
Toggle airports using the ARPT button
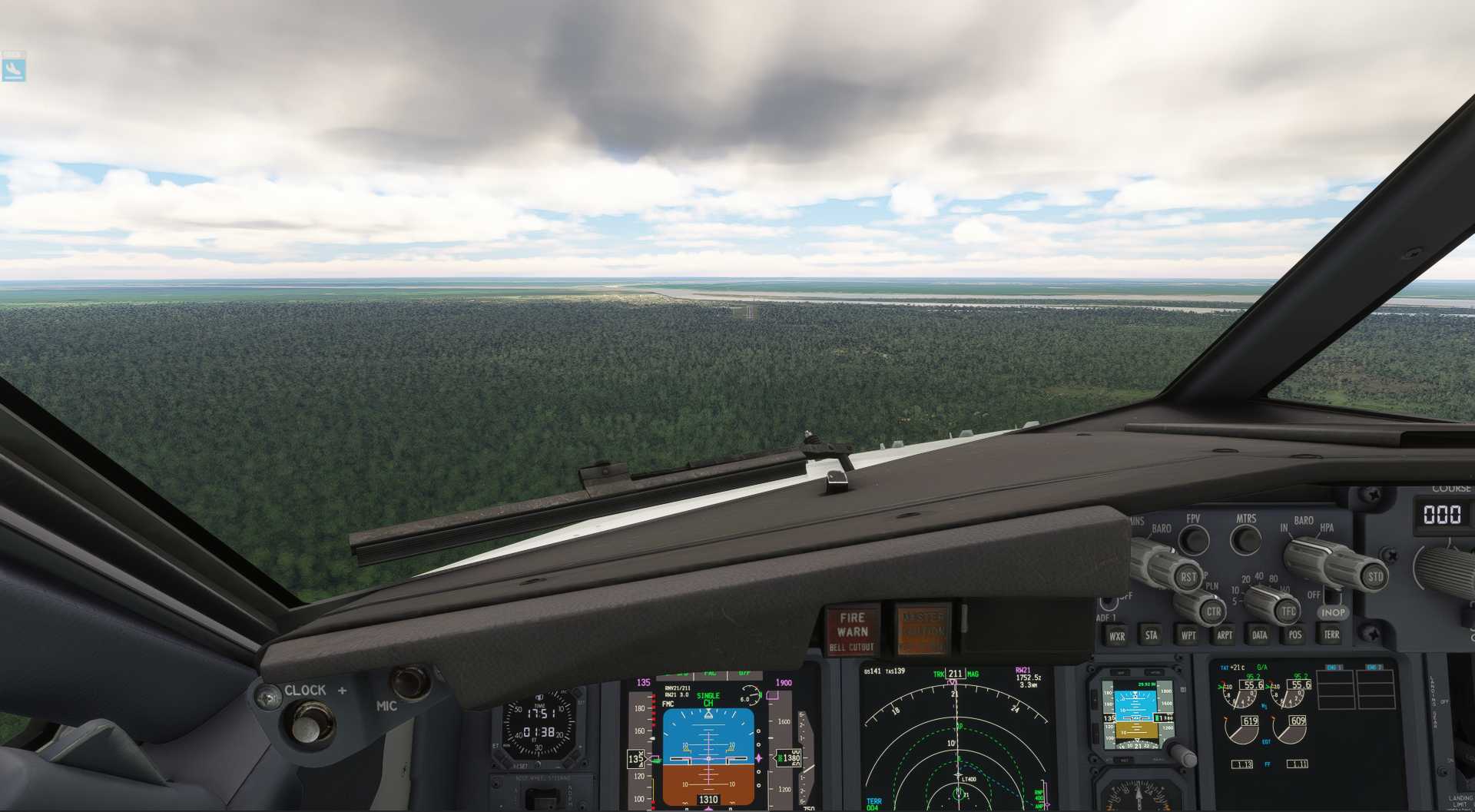(x=1225, y=635)
